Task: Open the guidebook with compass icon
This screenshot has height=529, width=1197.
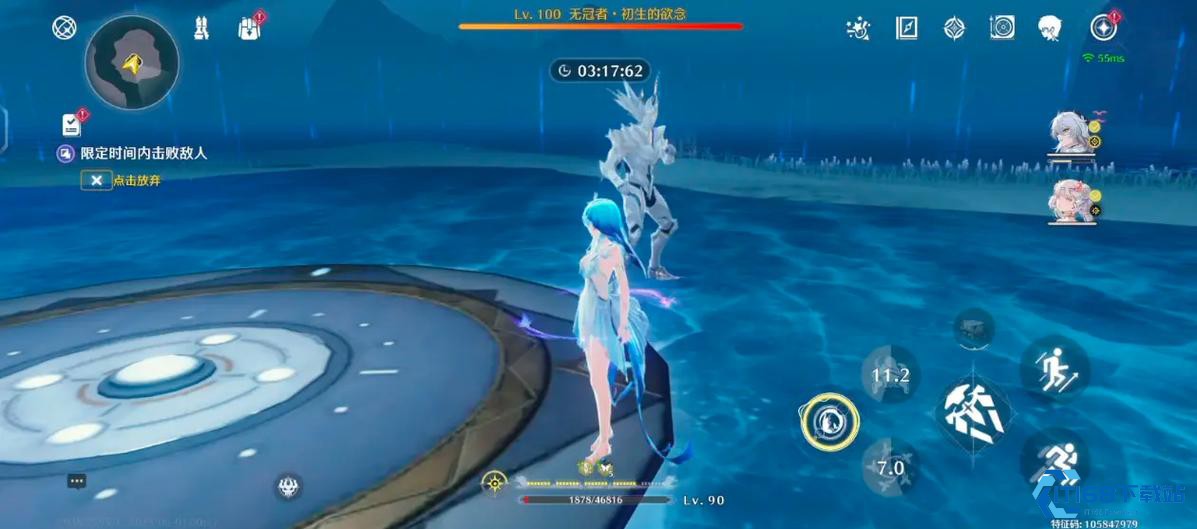Action: pyautogui.click(x=906, y=28)
